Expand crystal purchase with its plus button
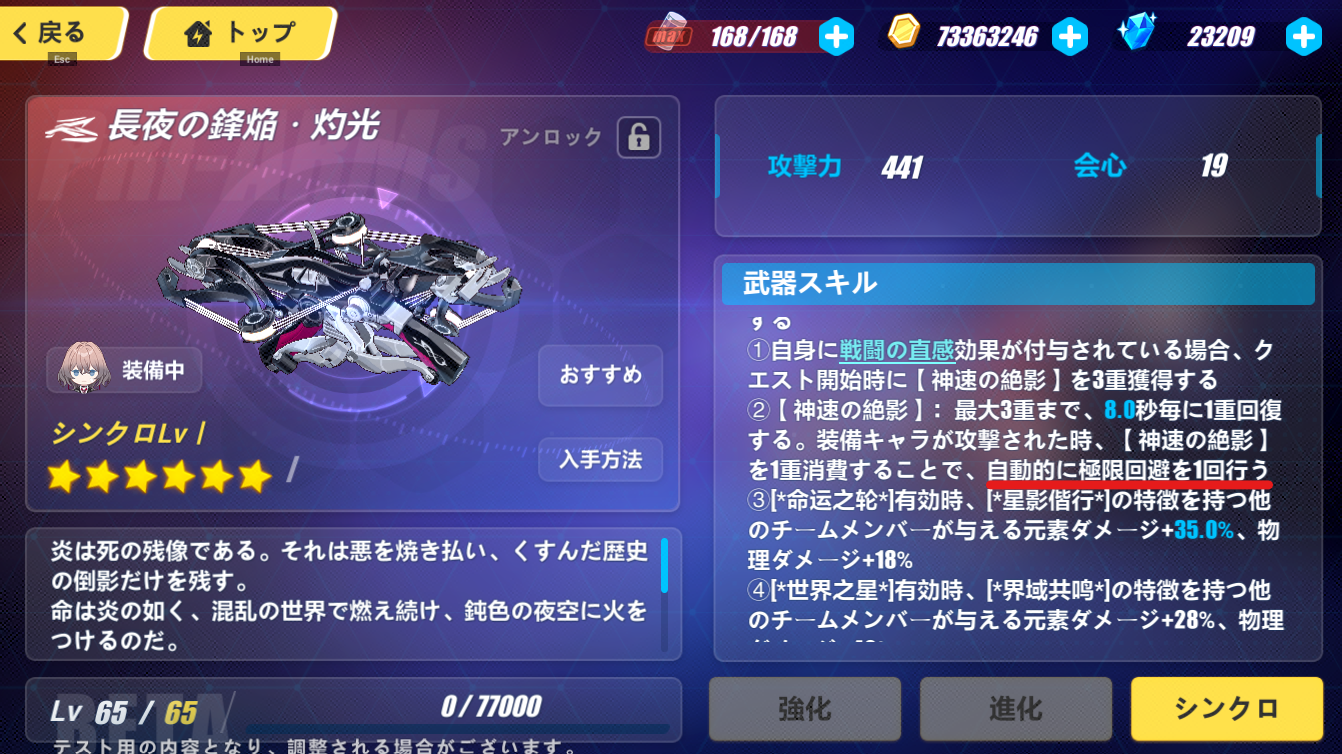The width and height of the screenshot is (1342, 754). click(x=1303, y=36)
